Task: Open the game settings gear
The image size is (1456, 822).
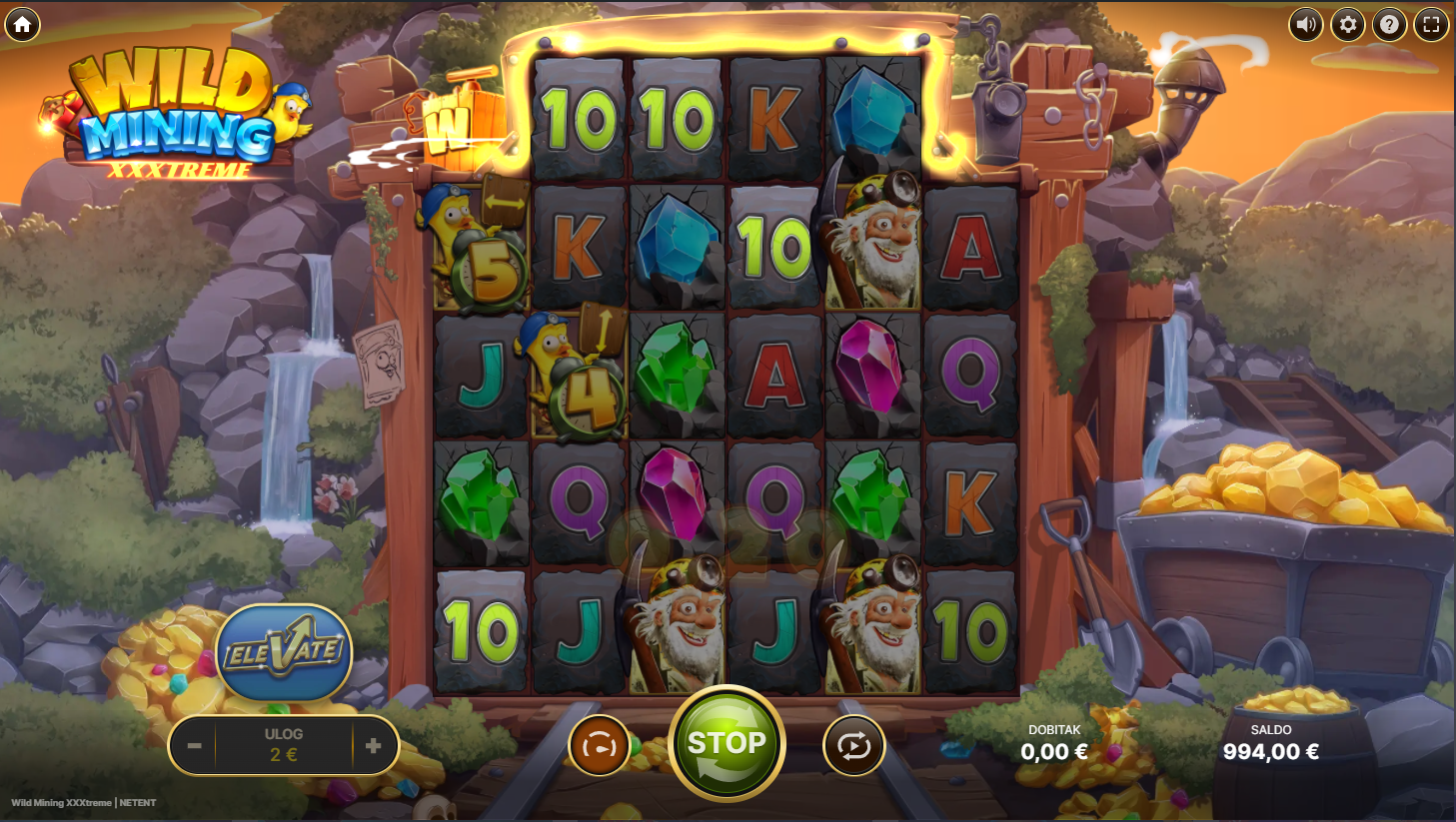Action: (x=1347, y=24)
